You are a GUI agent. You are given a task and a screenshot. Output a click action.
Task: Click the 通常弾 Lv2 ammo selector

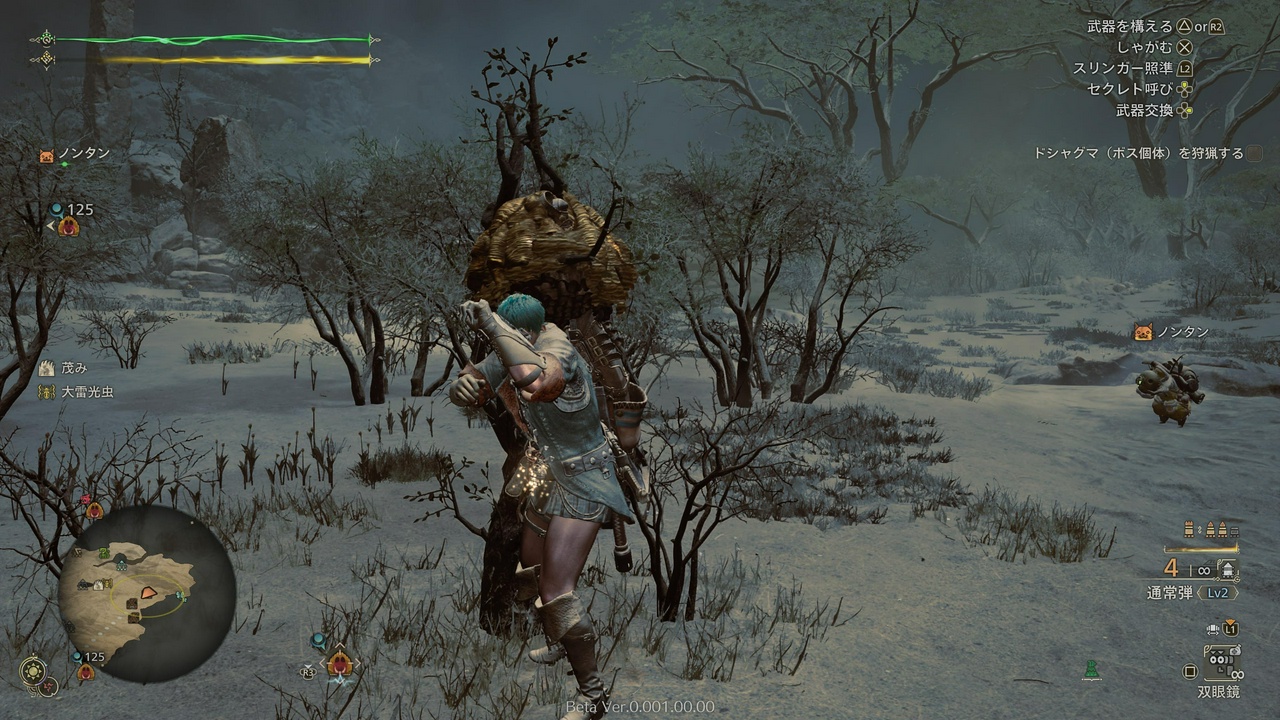tap(1192, 592)
